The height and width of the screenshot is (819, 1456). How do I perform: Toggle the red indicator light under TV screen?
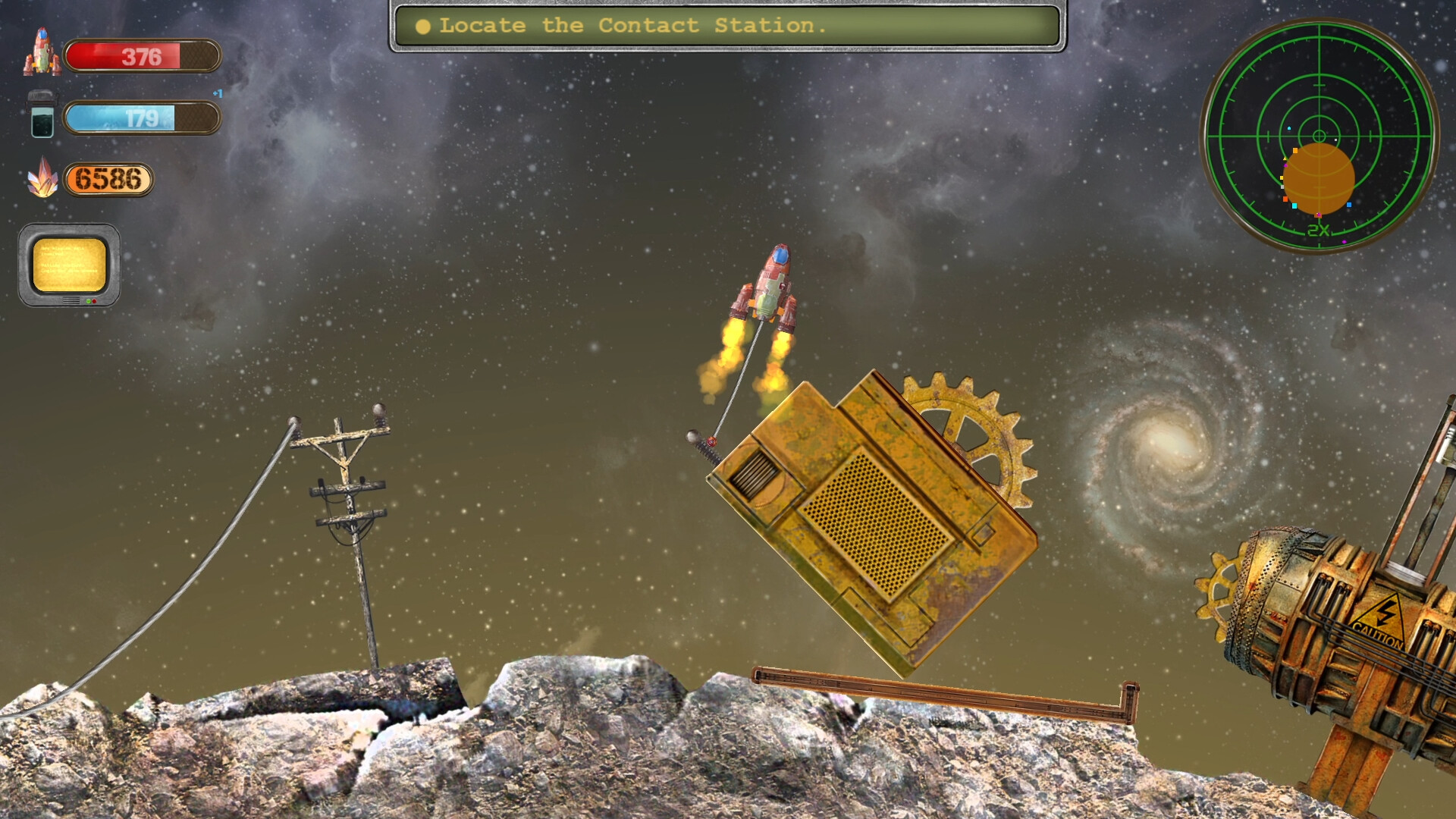pos(94,301)
